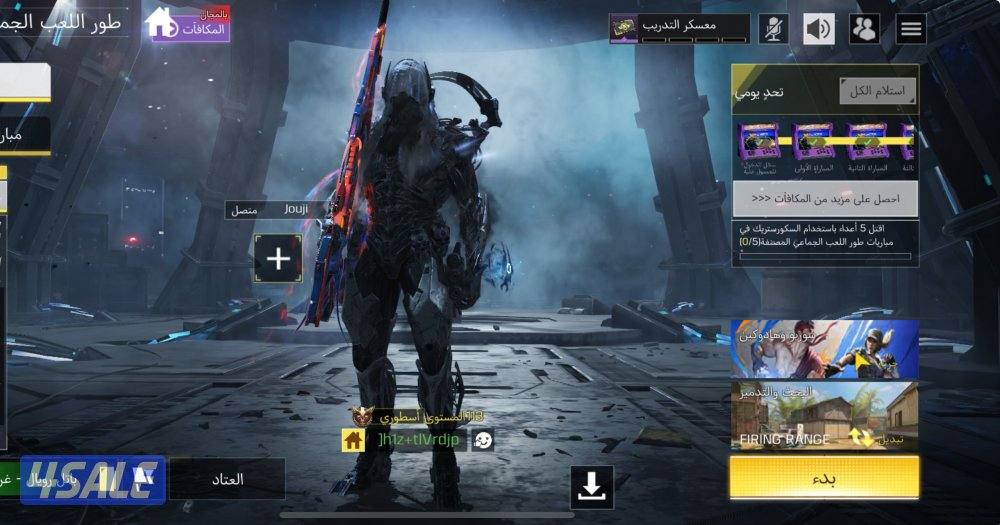Toggle the muted microphone icon
This screenshot has height=525, width=1000.
pyautogui.click(x=773, y=29)
